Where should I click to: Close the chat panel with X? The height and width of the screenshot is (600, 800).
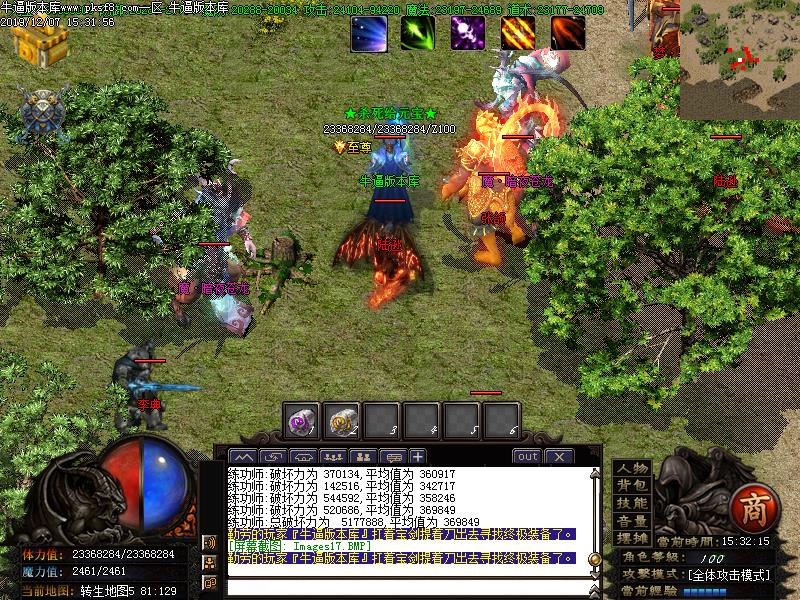[558, 457]
